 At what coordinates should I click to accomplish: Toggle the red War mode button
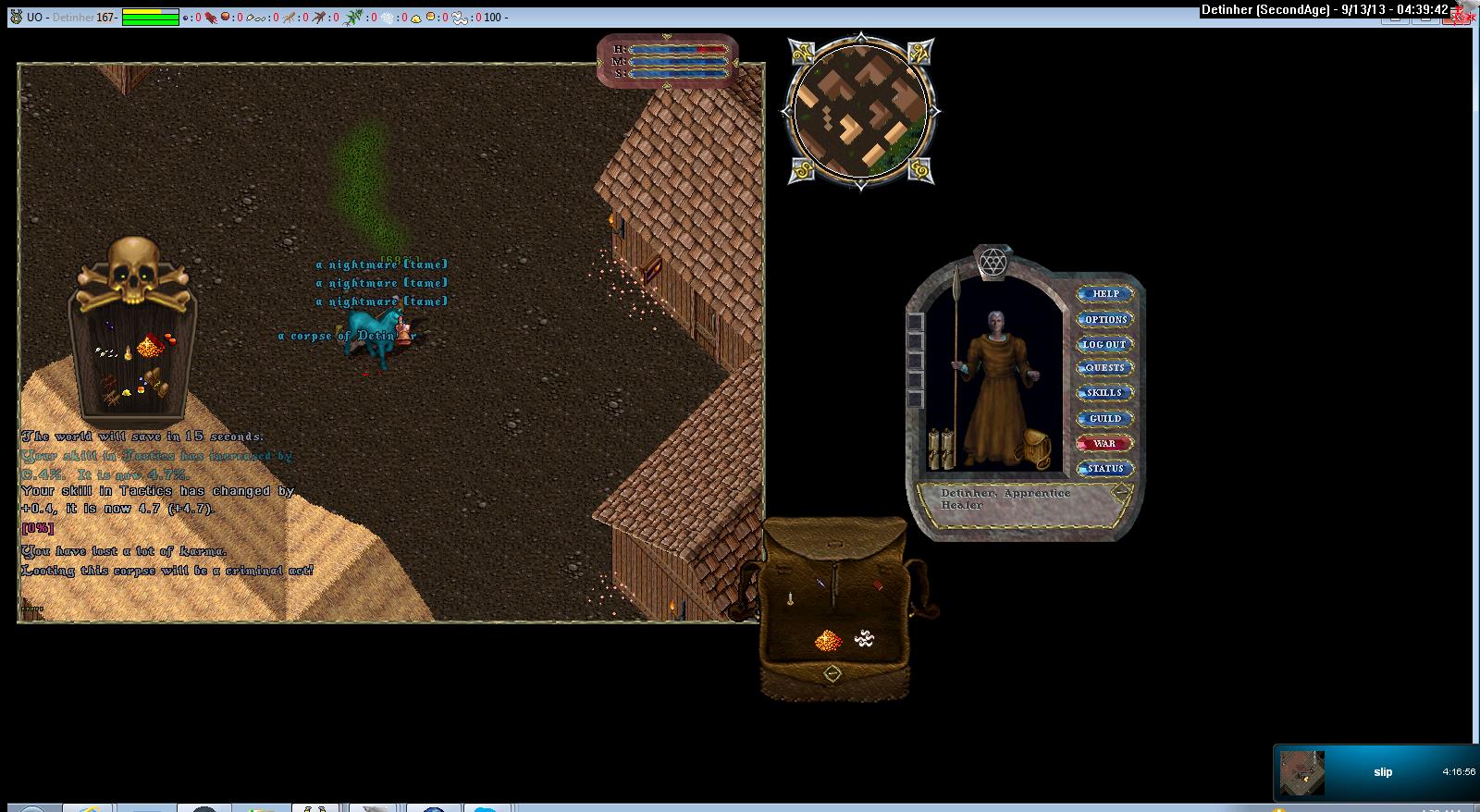[1104, 444]
